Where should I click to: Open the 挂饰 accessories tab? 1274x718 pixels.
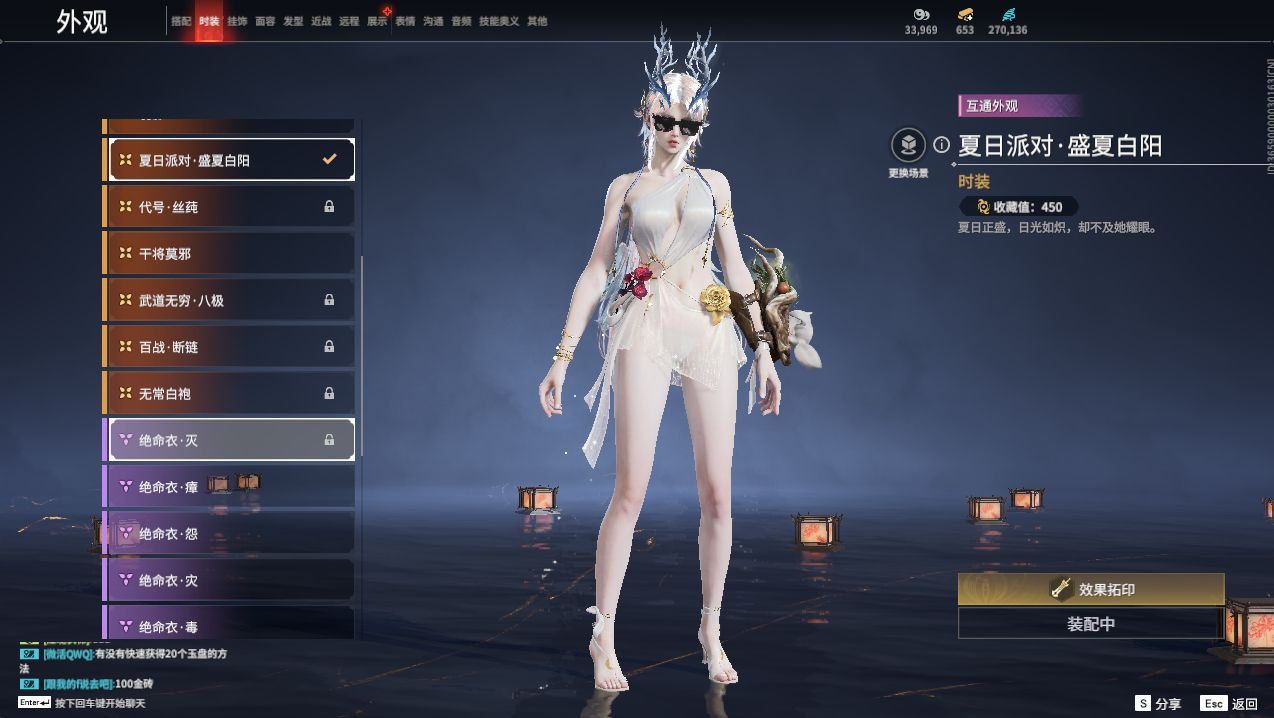[237, 21]
